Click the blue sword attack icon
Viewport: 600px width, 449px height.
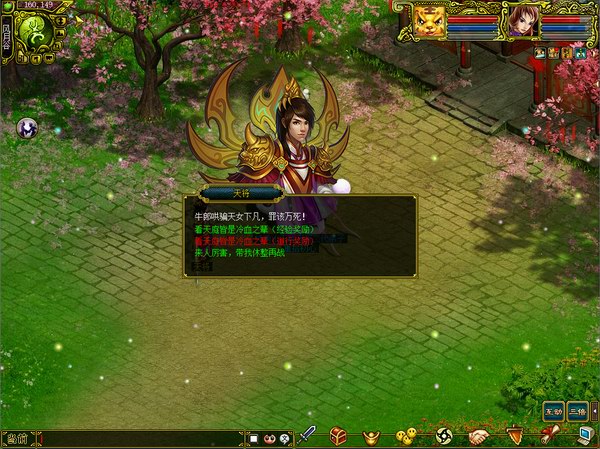(309, 436)
